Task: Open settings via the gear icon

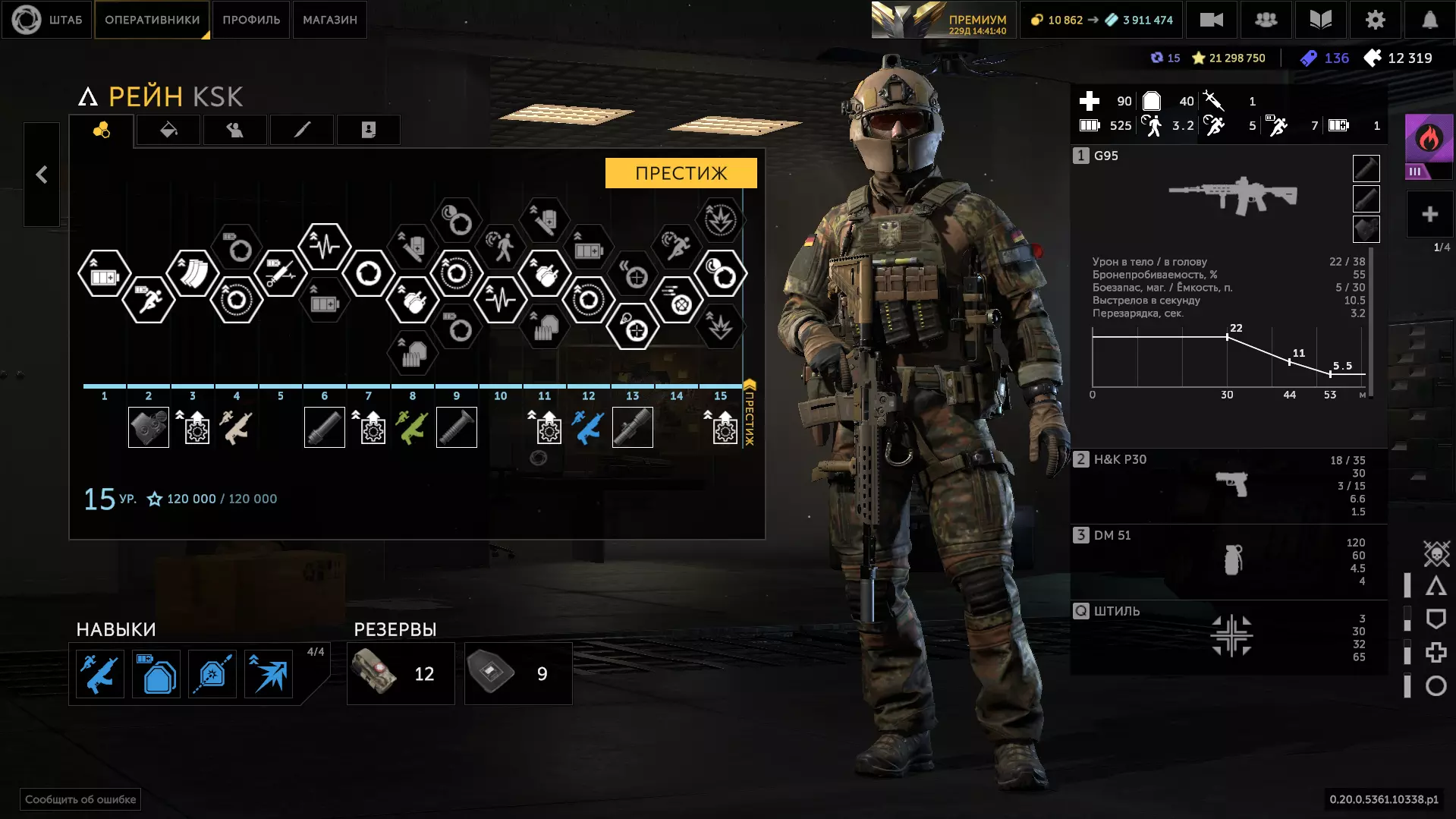Action: coord(1375,20)
